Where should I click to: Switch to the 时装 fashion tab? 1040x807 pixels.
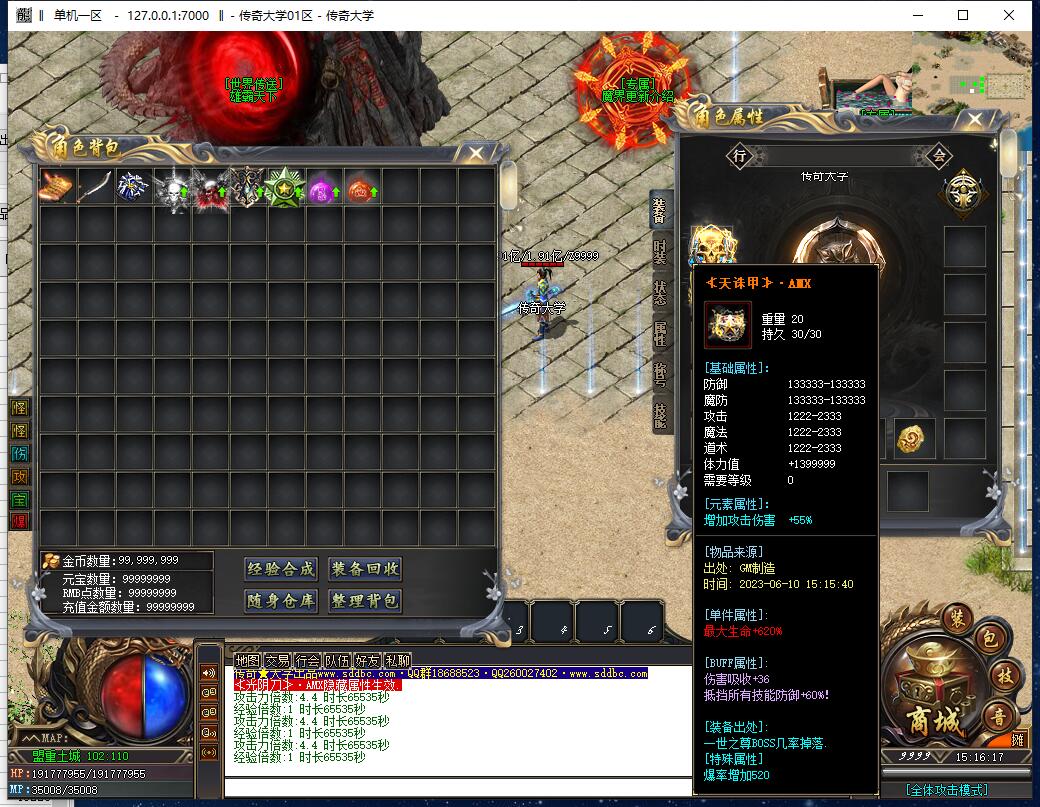pyautogui.click(x=660, y=252)
